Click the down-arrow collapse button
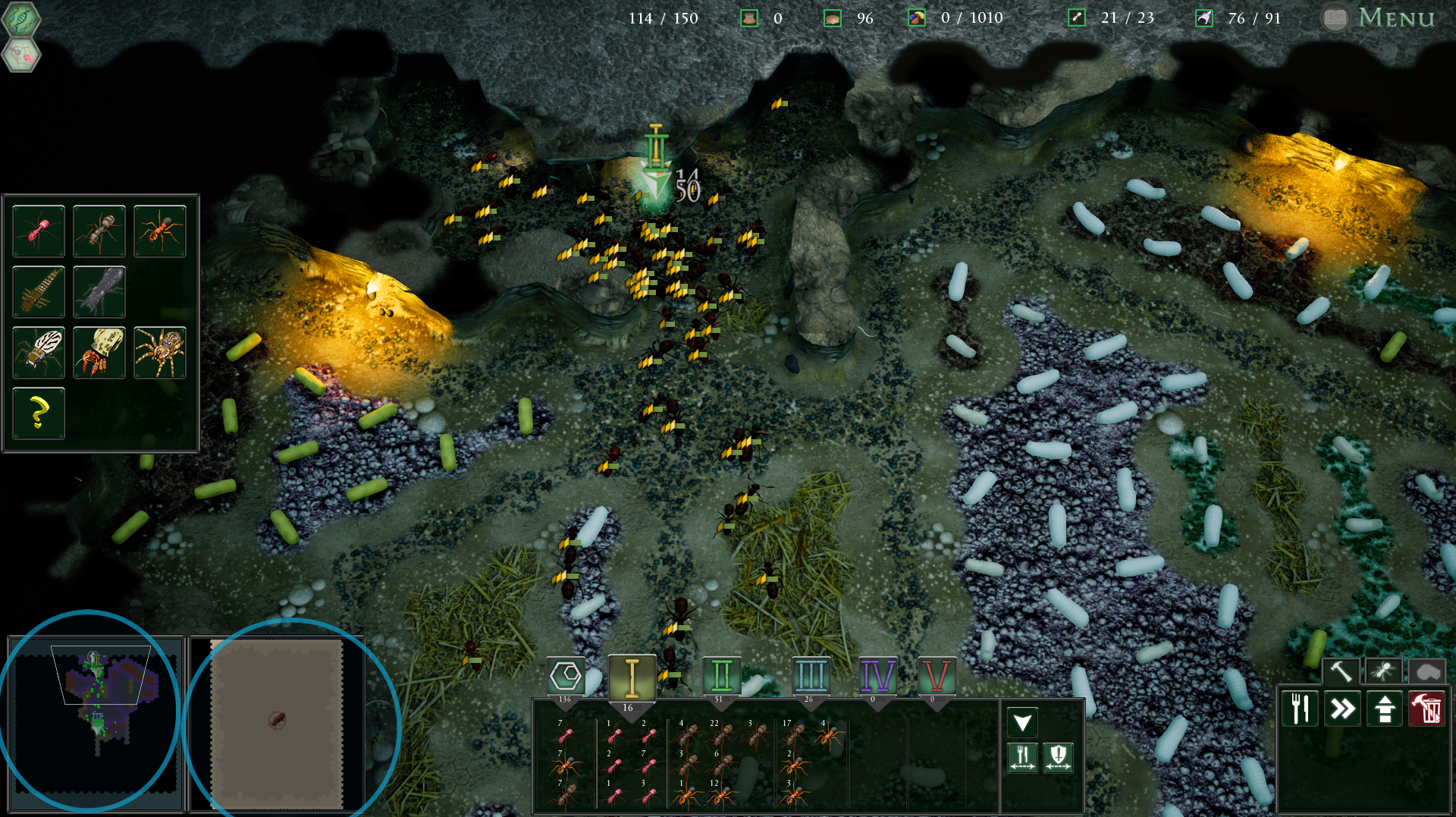Viewport: 1456px width, 817px height. point(1022,722)
